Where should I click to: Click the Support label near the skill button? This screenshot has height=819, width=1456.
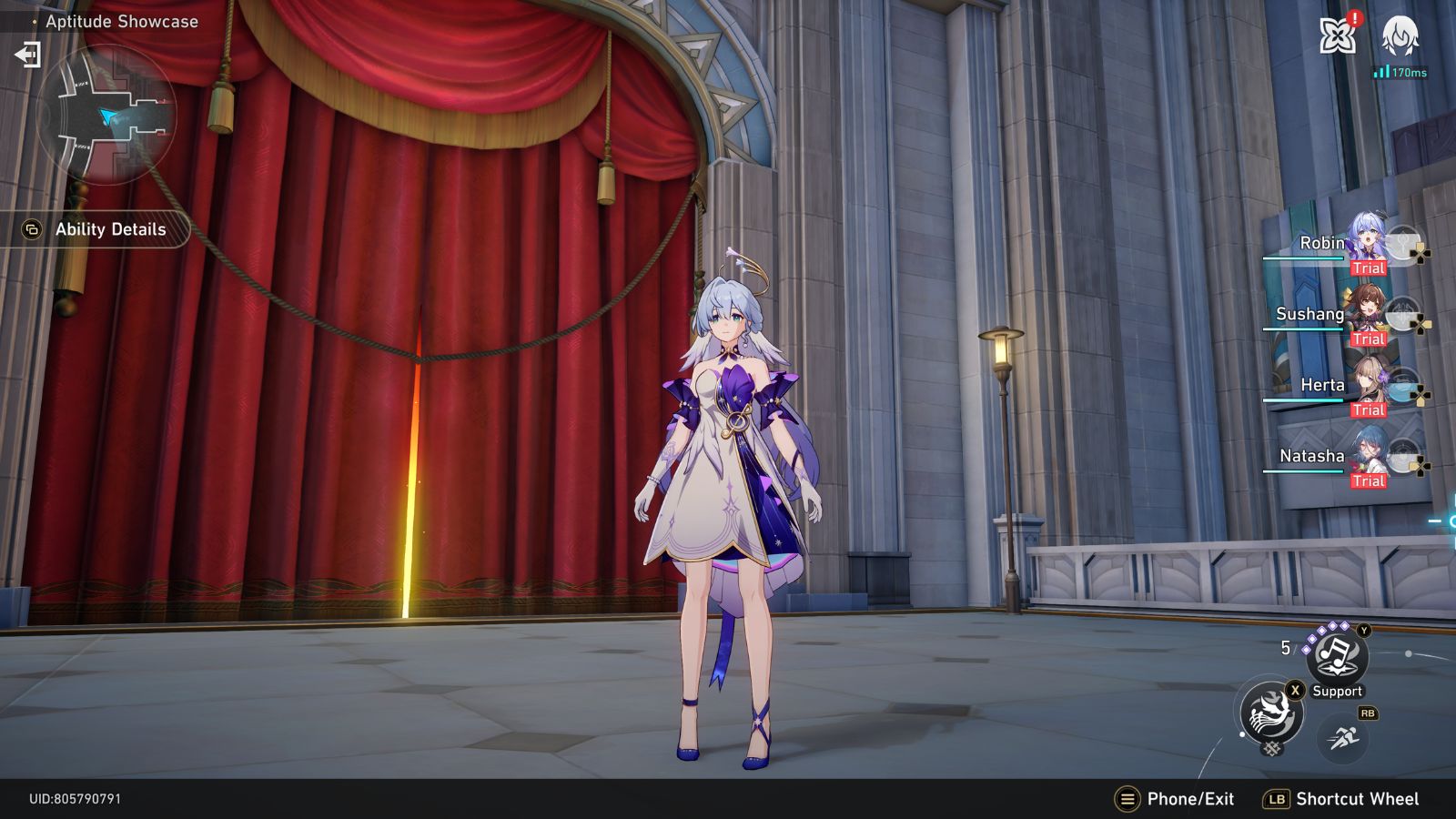[1336, 691]
